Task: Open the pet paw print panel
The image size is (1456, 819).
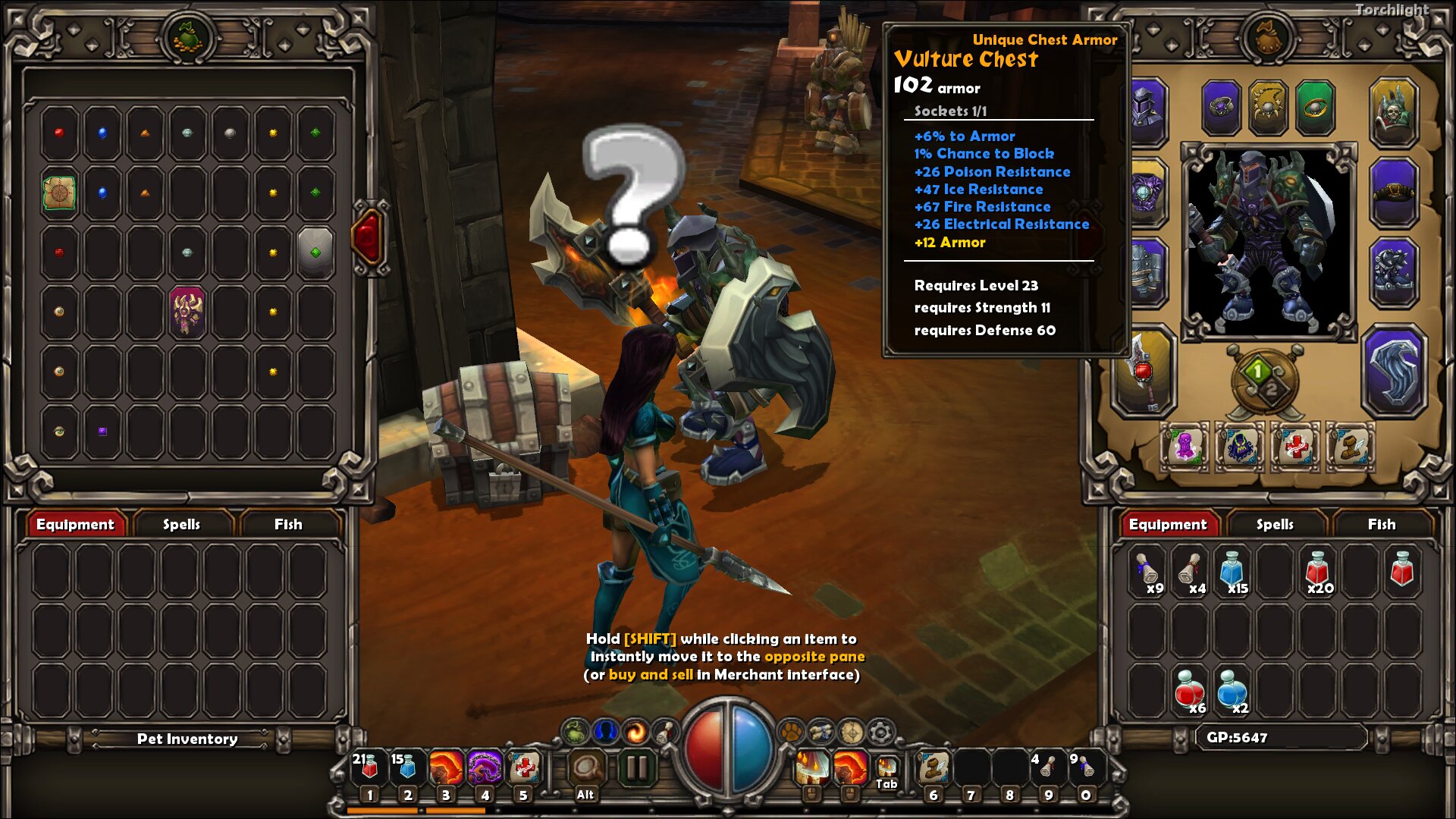Action: click(x=791, y=733)
